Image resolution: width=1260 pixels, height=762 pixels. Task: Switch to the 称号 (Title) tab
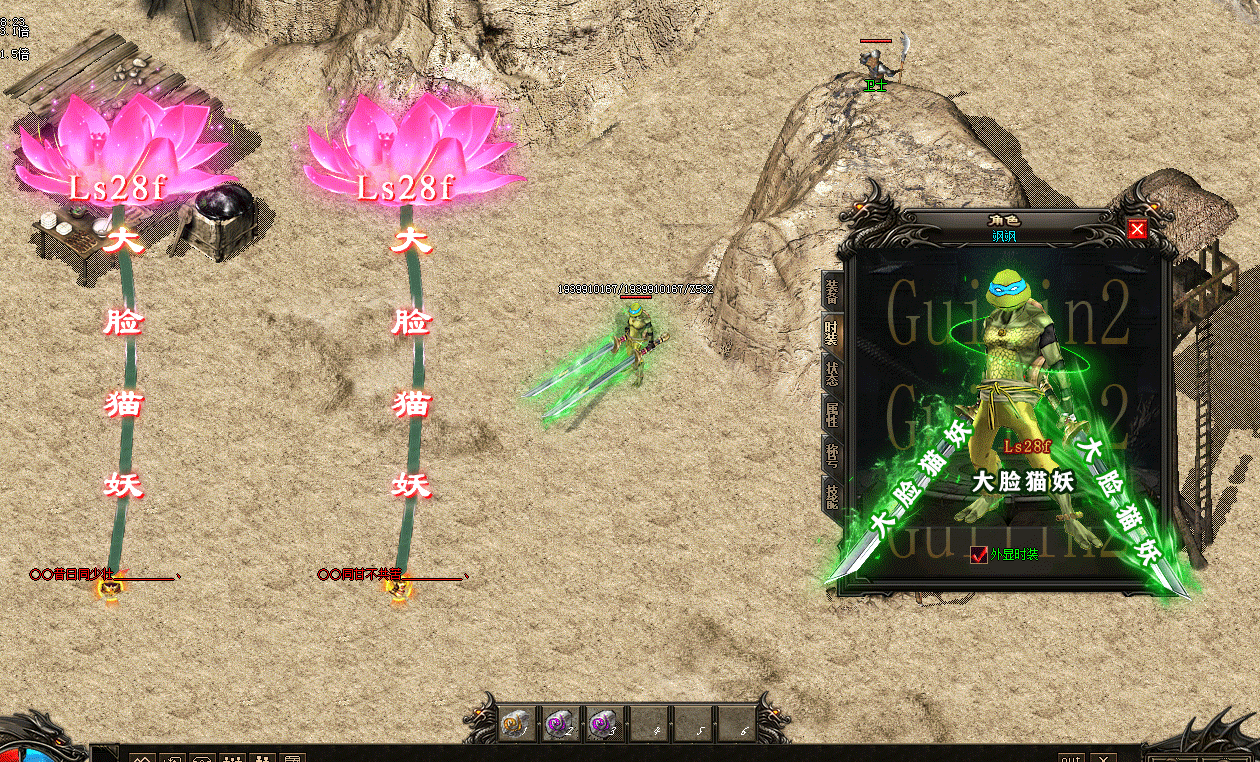[831, 455]
